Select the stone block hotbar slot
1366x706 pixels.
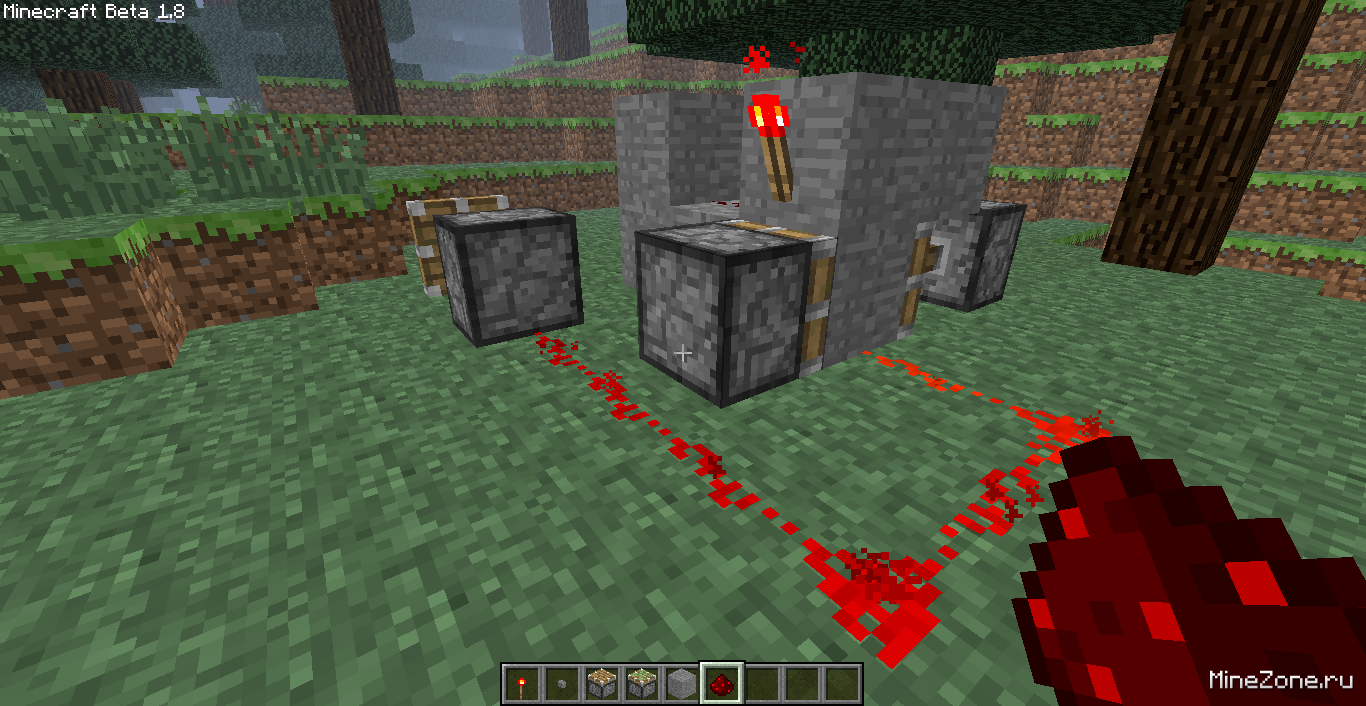point(681,685)
